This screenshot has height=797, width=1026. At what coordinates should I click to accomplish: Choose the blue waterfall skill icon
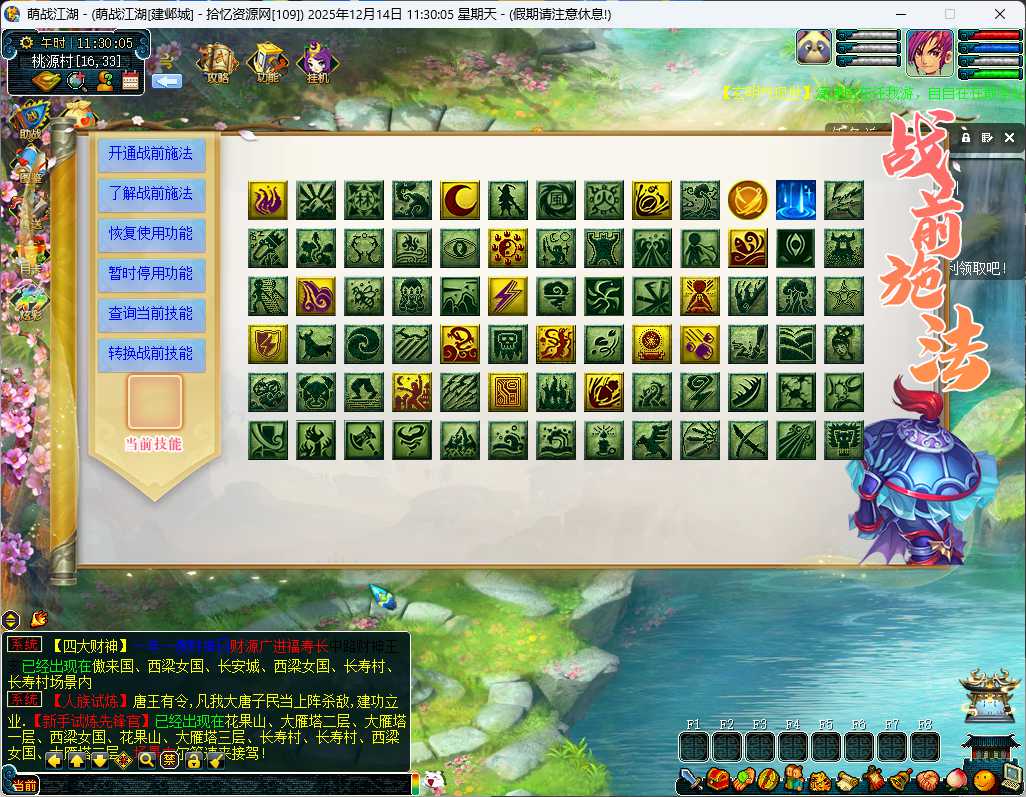tap(796, 200)
